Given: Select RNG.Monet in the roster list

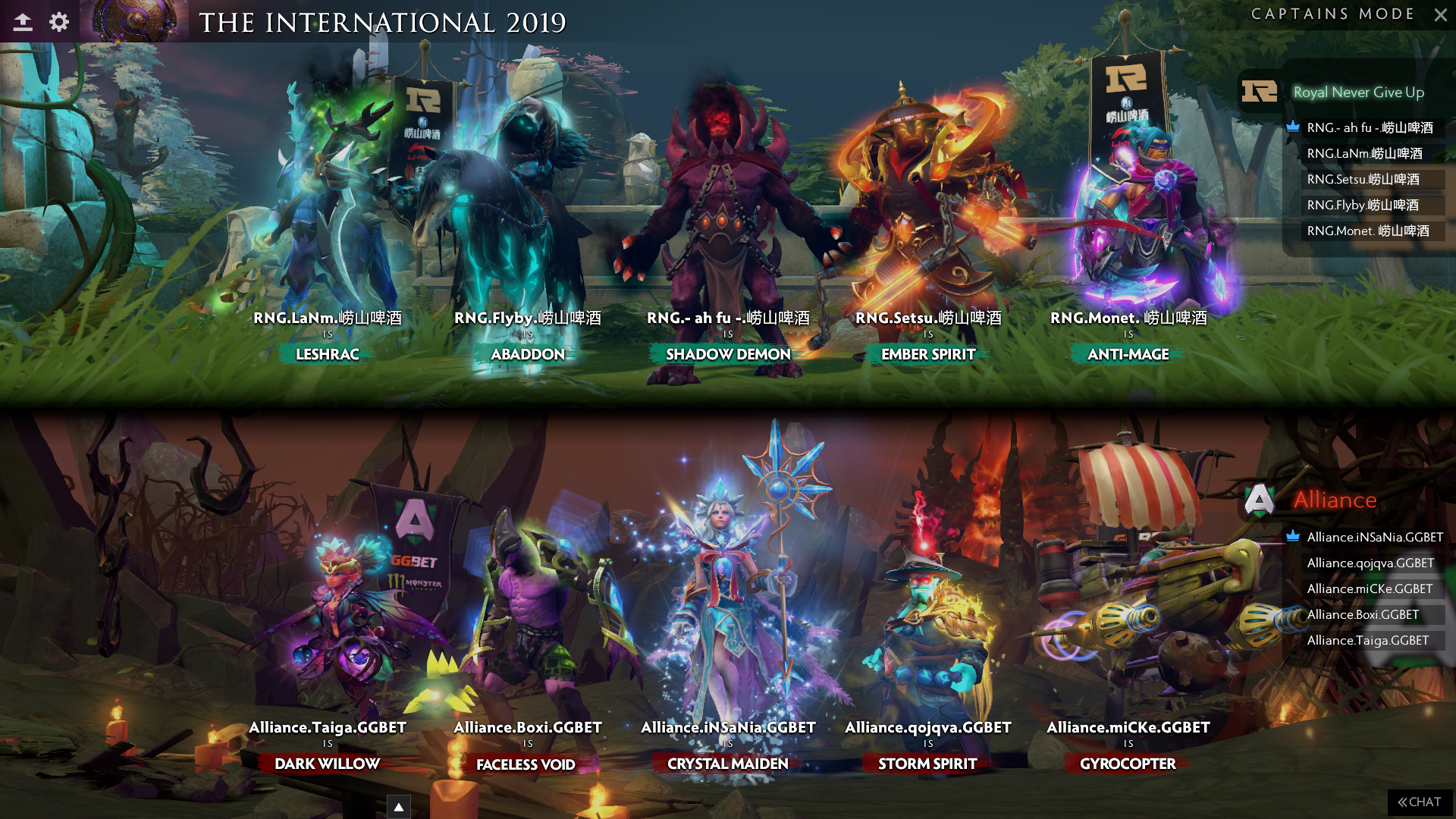Looking at the screenshot, I should coord(1367,231).
